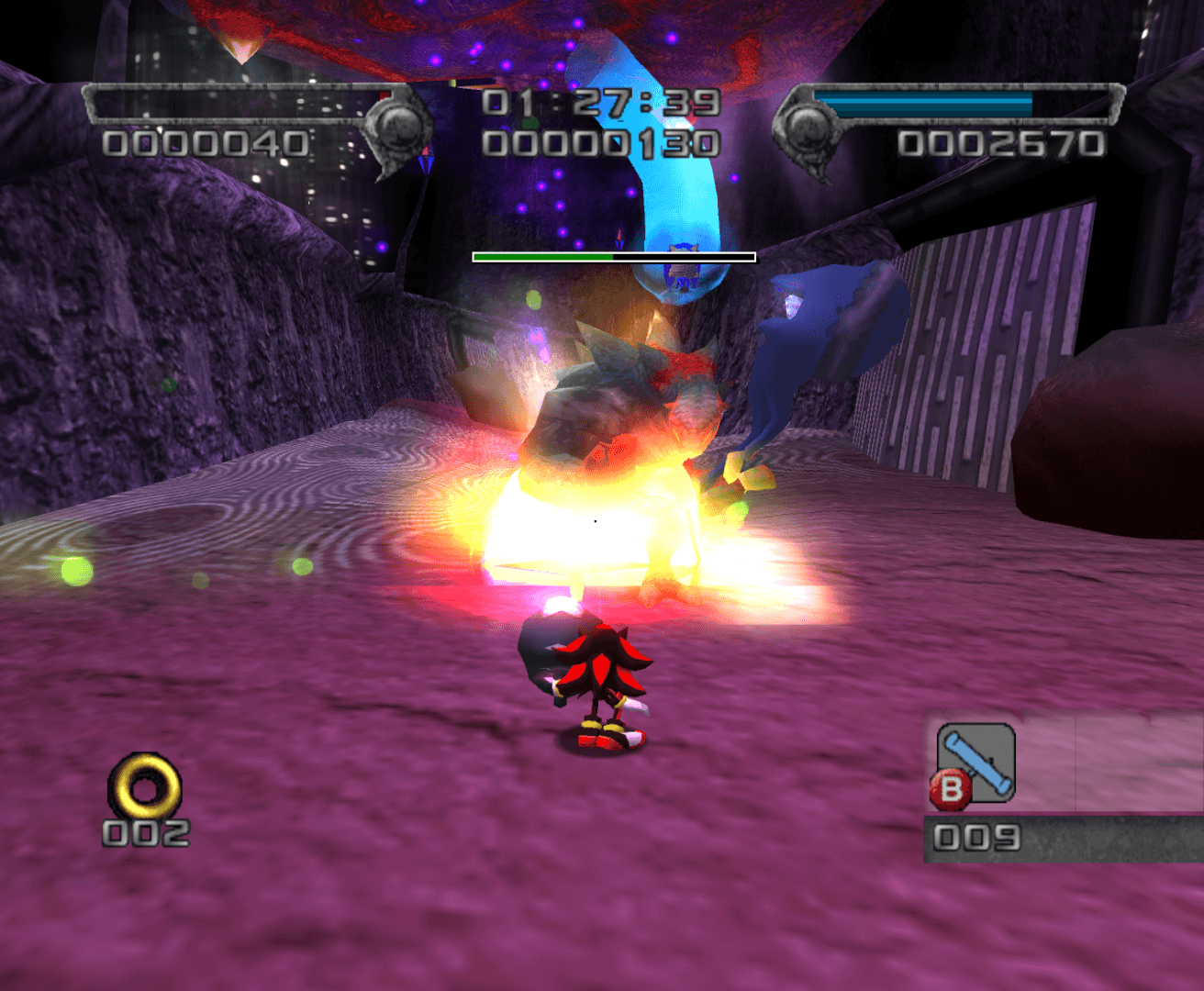Click the Hero points 0002670 readout

1000,144
